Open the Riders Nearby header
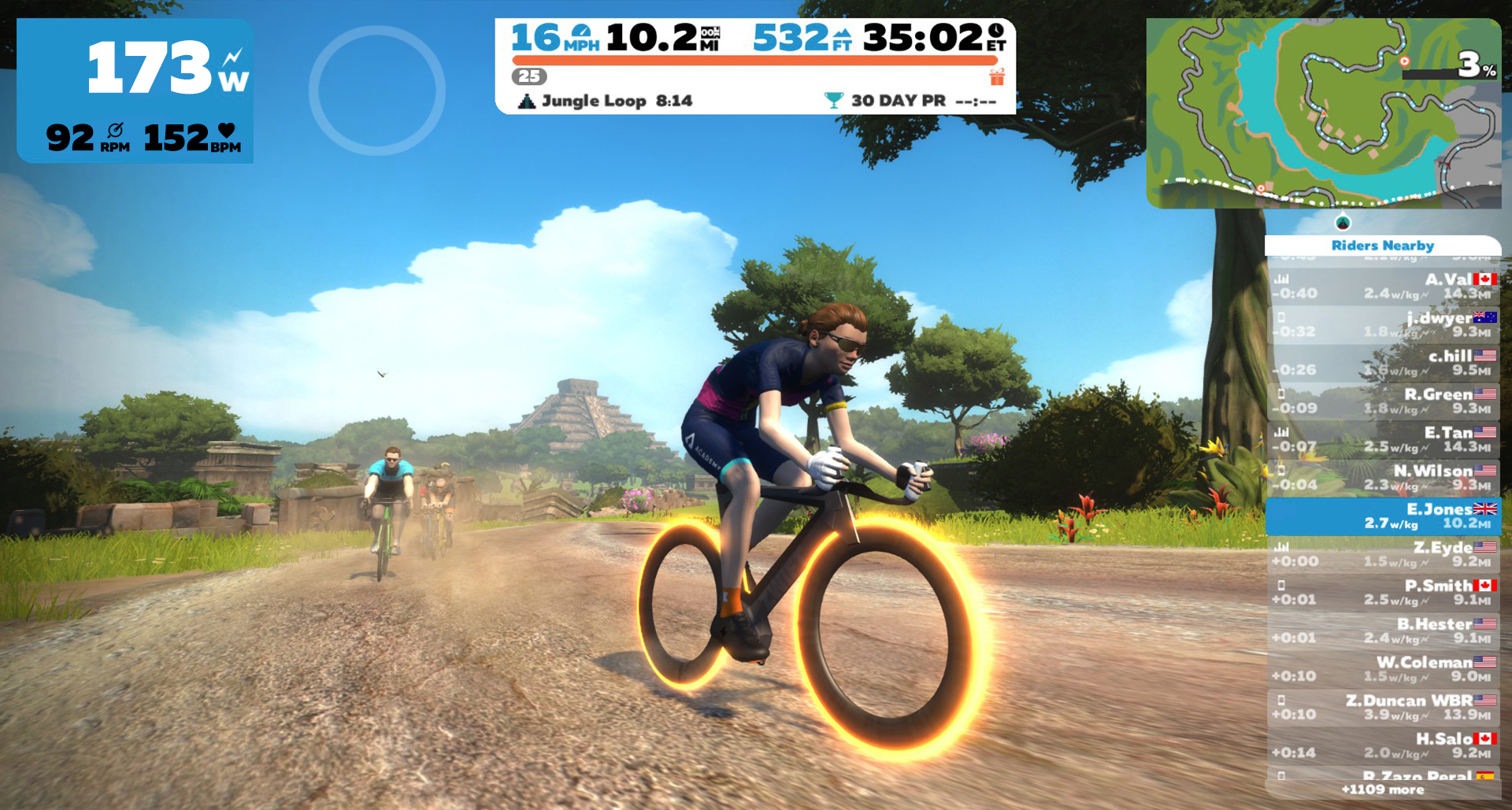Image resolution: width=1512 pixels, height=810 pixels. point(1382,246)
